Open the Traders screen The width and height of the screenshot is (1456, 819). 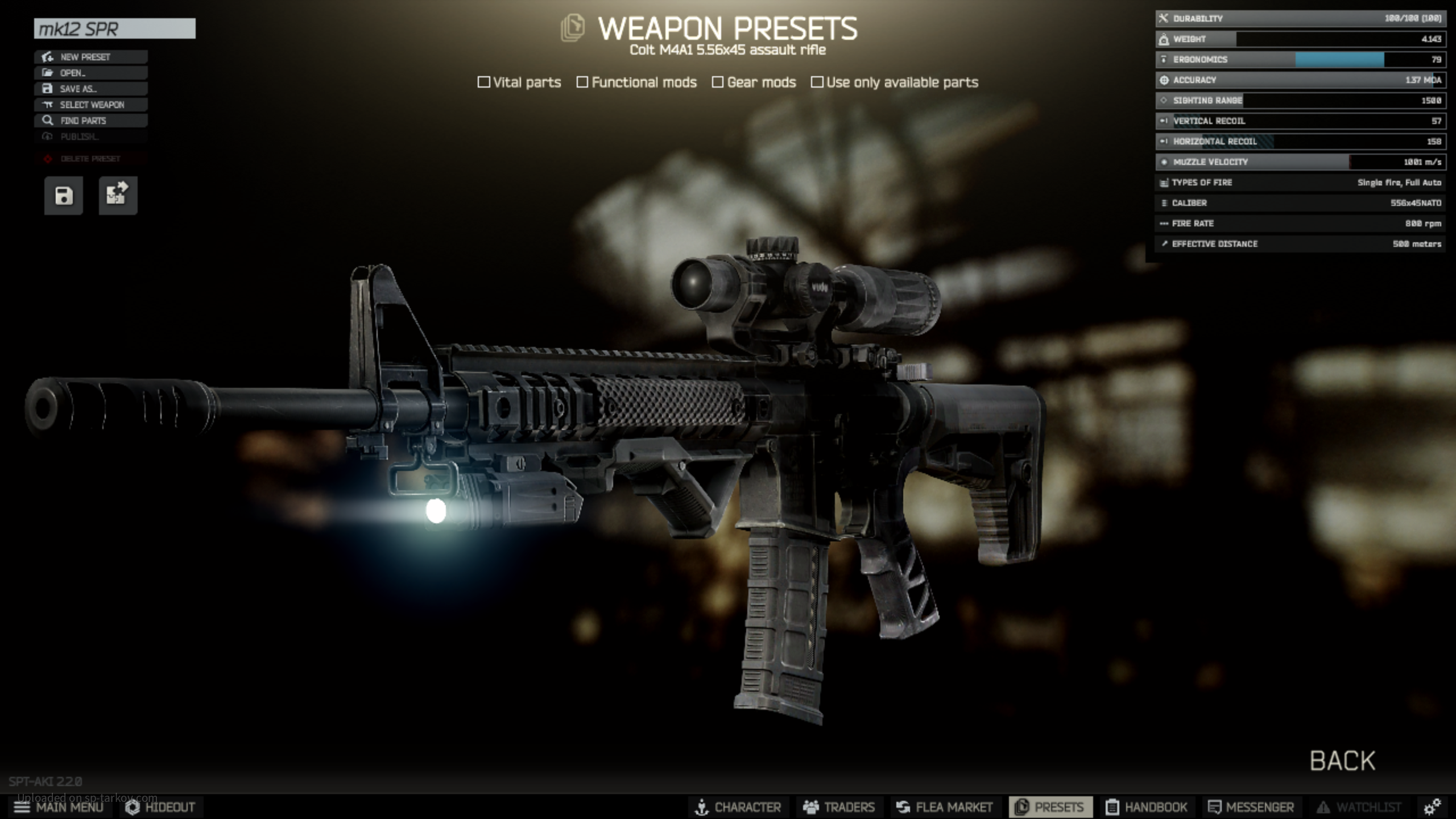point(839,807)
